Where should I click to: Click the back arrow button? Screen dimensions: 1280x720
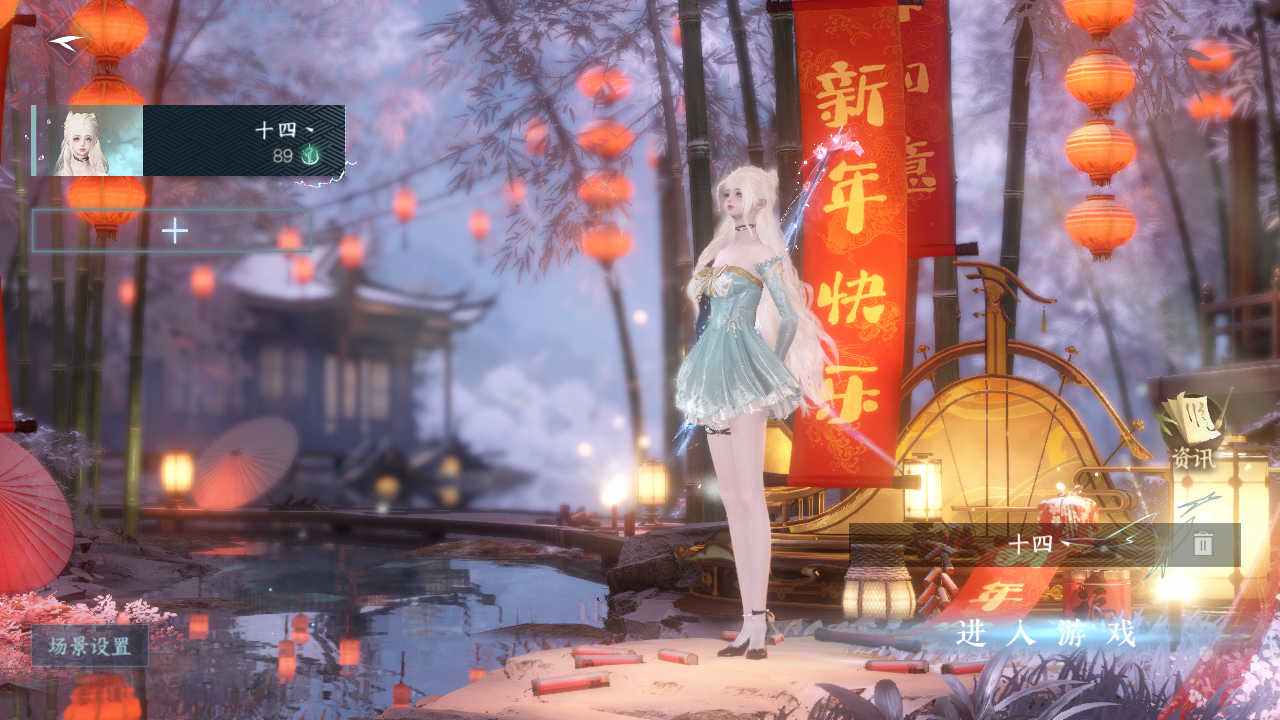68,41
